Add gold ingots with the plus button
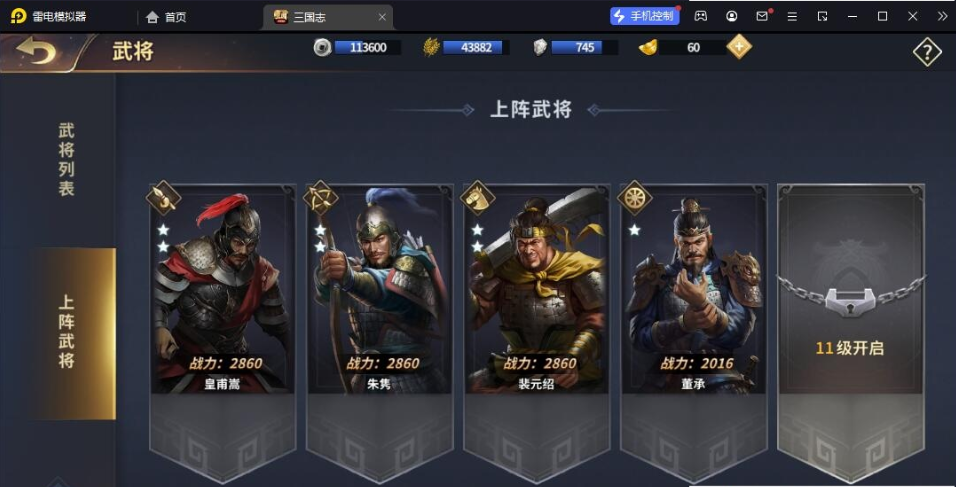Viewport: 956px width, 487px height. tap(739, 46)
